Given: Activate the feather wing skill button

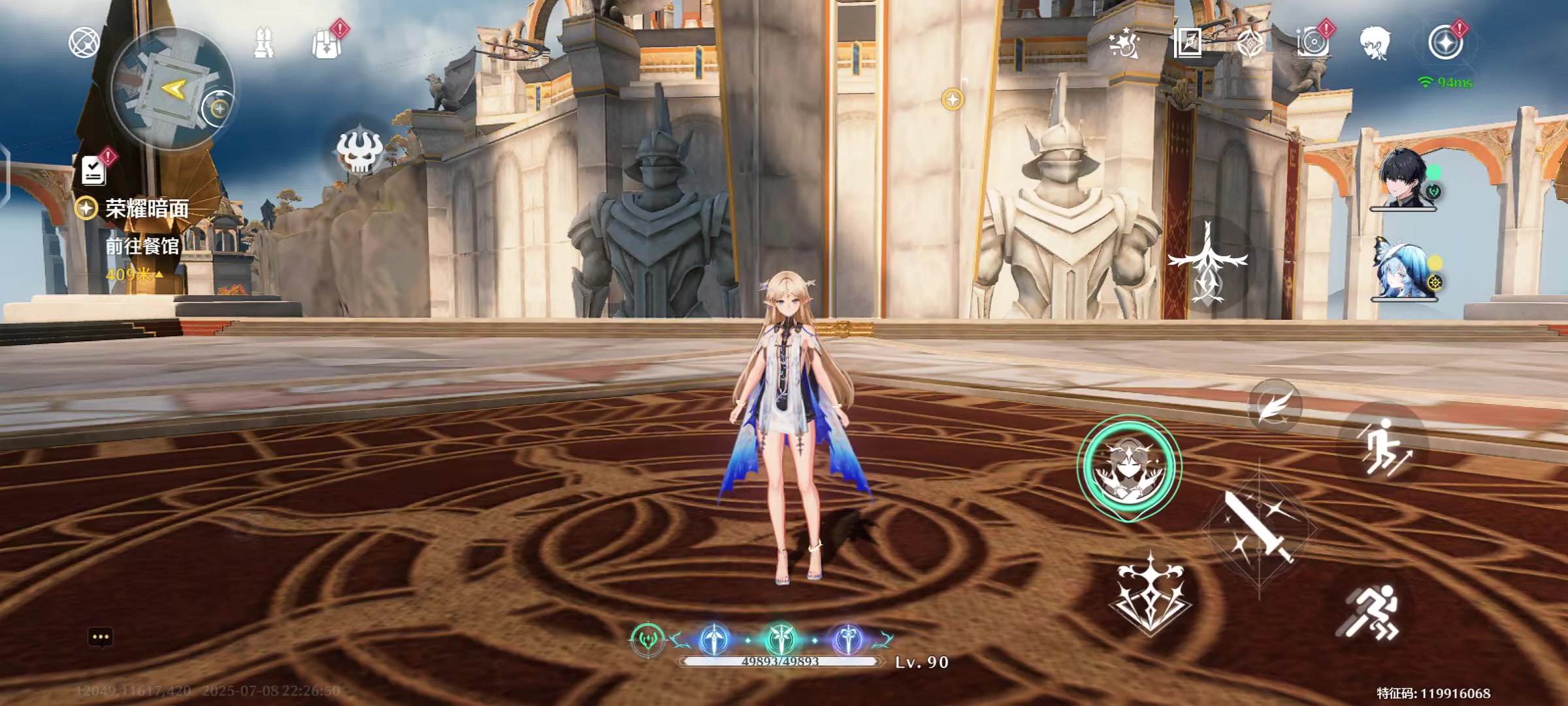Looking at the screenshot, I should 1274,405.
